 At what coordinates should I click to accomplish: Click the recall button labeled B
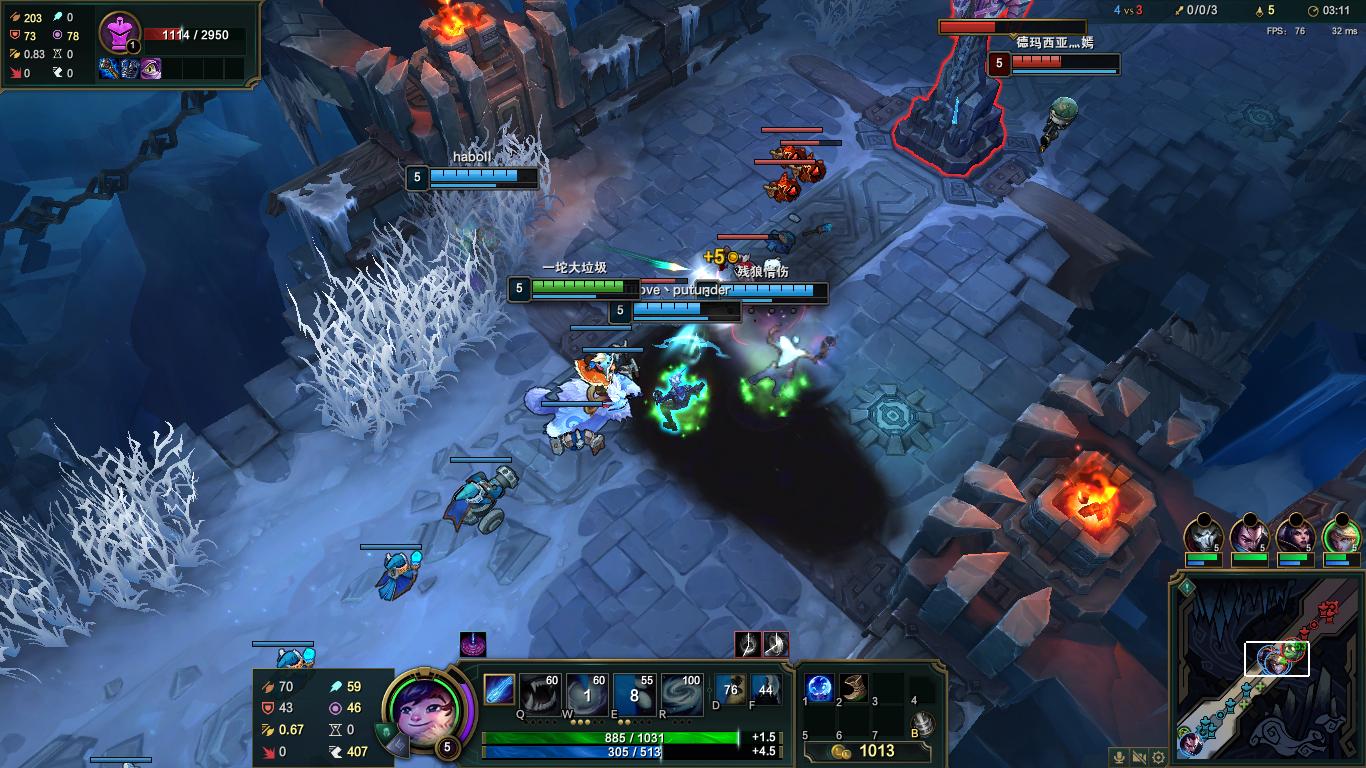[x=924, y=724]
